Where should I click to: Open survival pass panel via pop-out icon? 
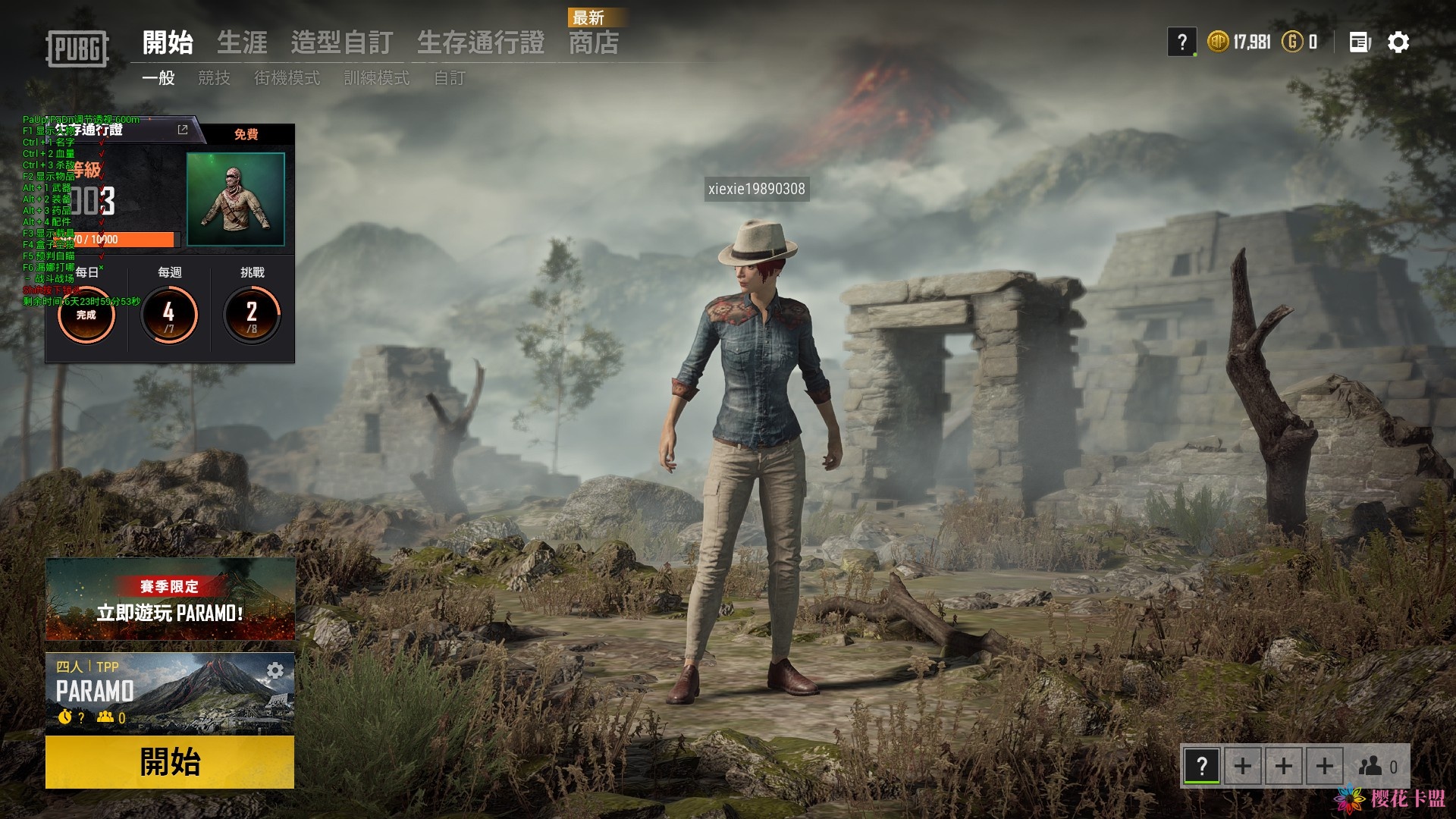pyautogui.click(x=183, y=130)
